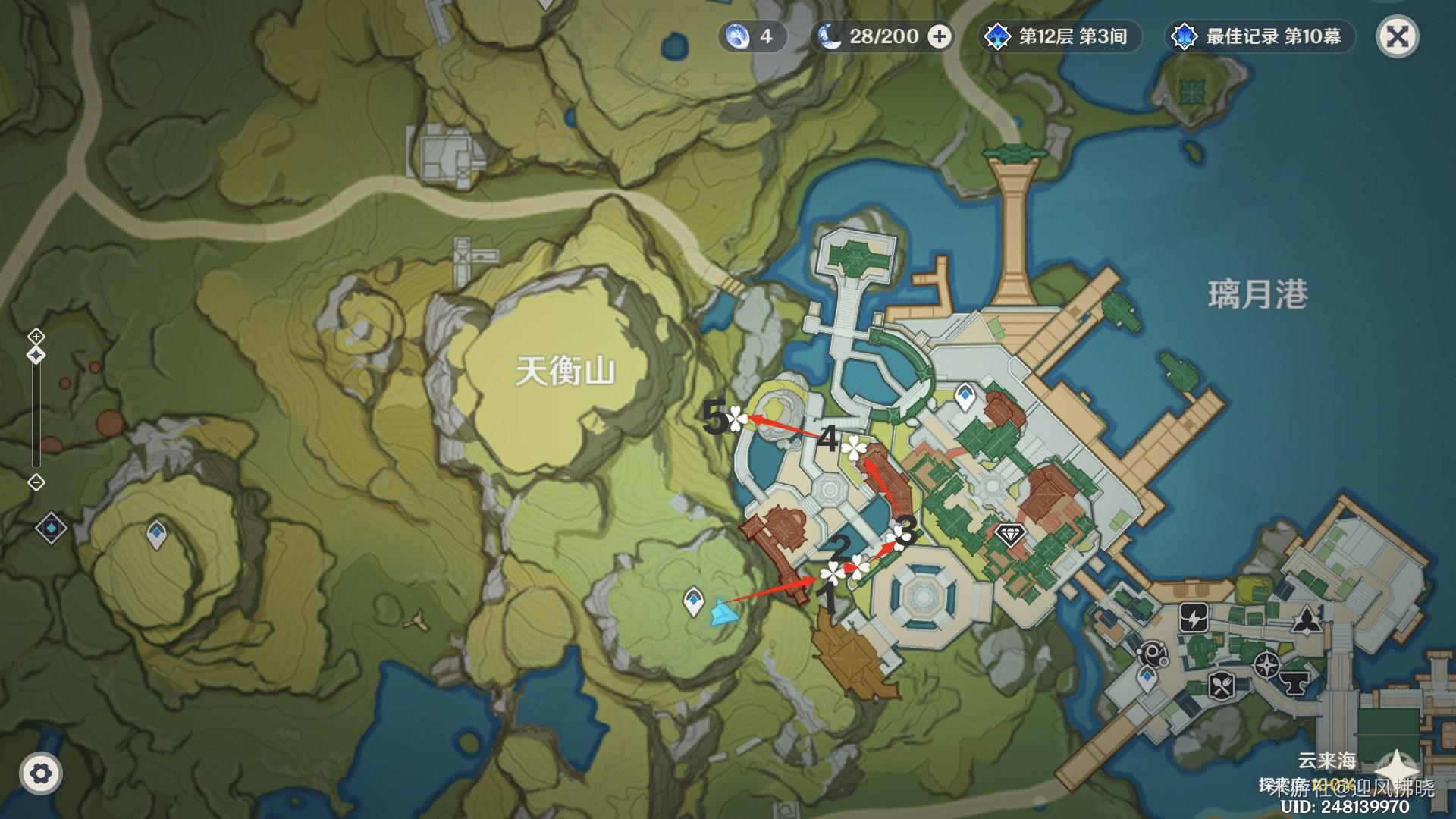This screenshot has width=1456, height=819.
Task: Select the diamond gem shop marker
Action: 1009,534
